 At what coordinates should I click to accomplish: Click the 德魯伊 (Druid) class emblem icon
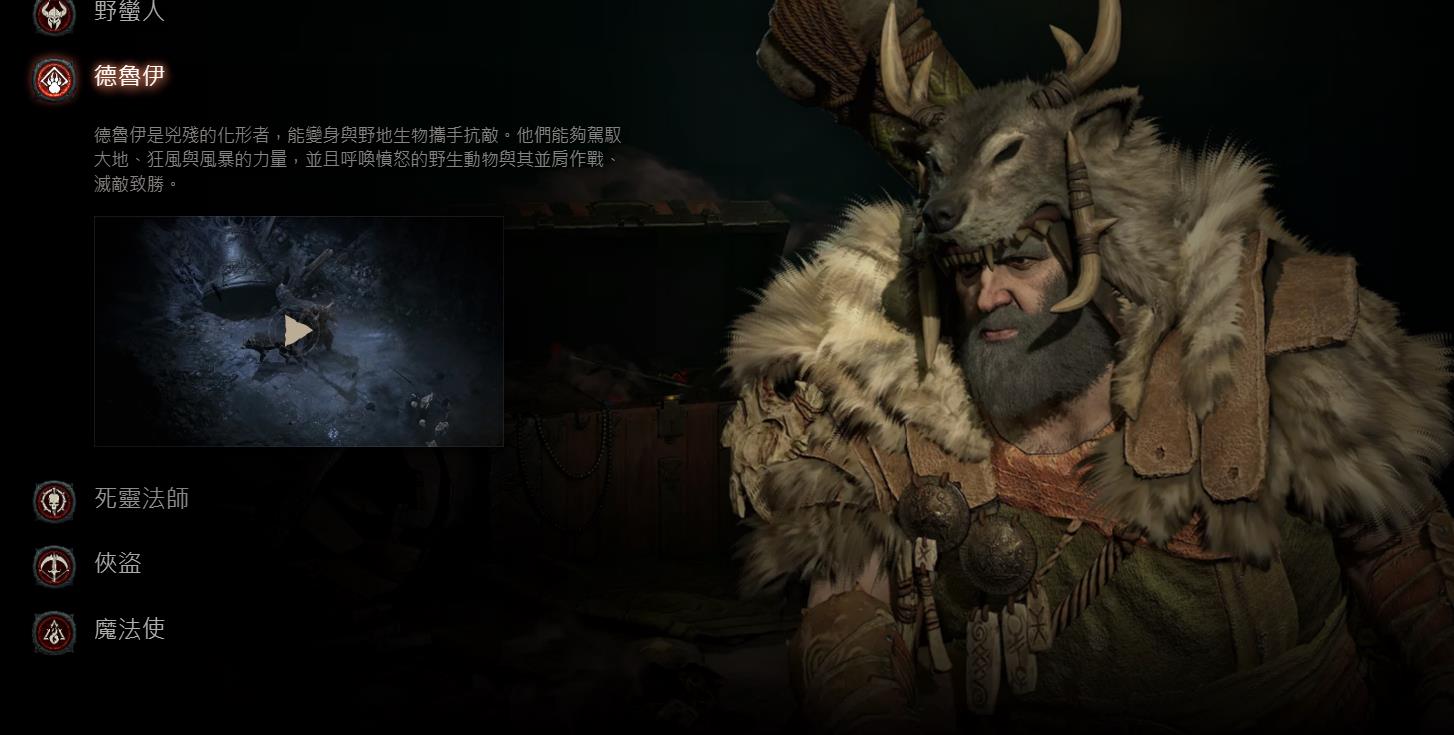55,81
